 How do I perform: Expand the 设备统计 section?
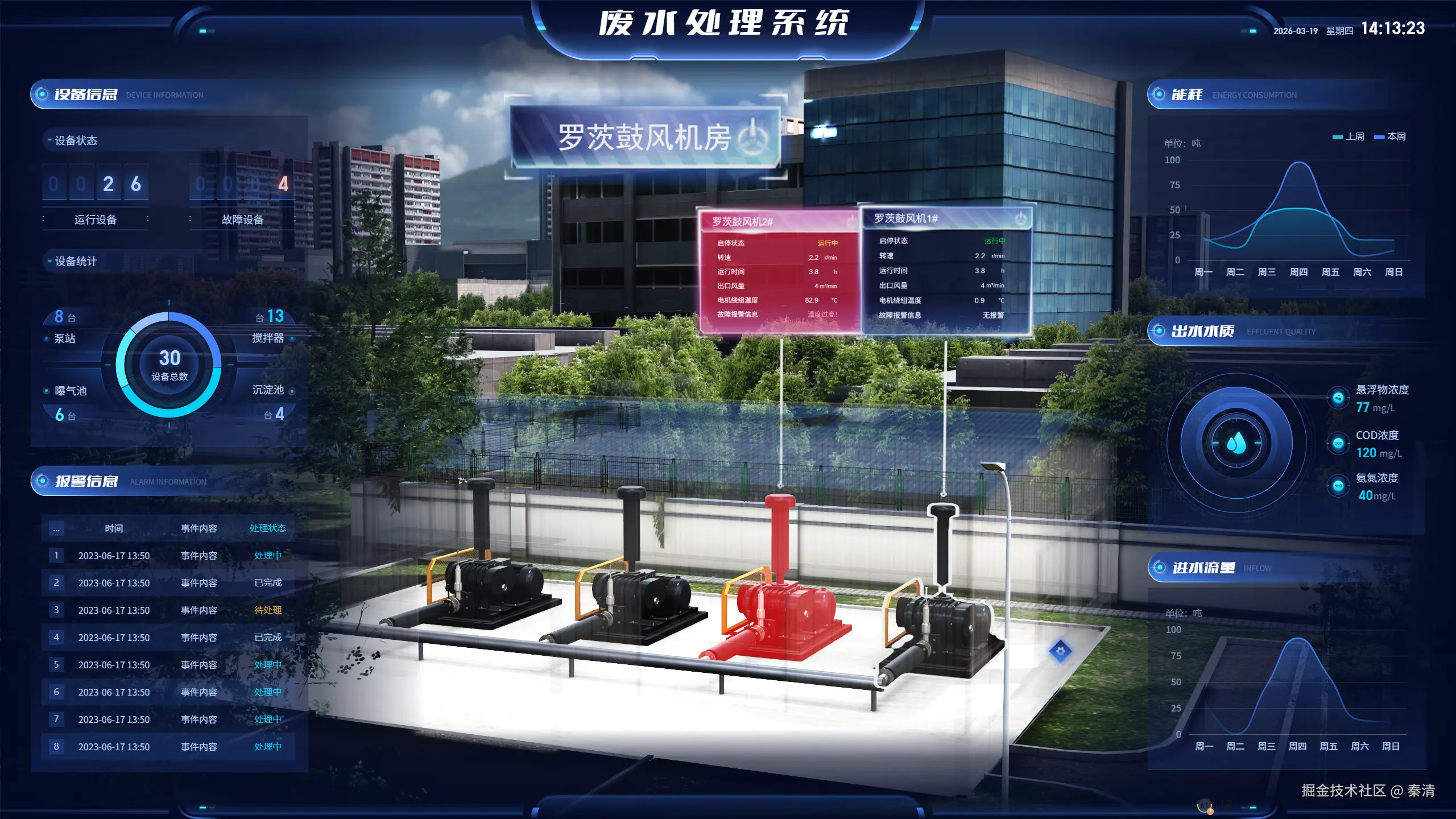click(x=77, y=262)
